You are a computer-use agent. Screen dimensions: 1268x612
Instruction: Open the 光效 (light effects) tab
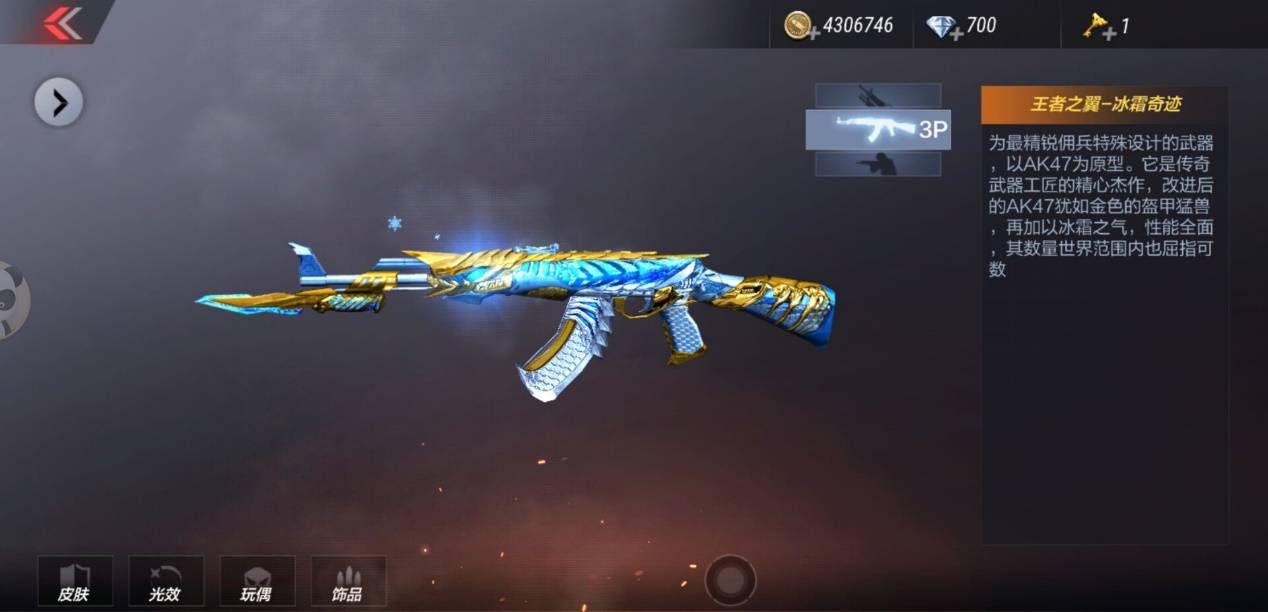pos(166,581)
